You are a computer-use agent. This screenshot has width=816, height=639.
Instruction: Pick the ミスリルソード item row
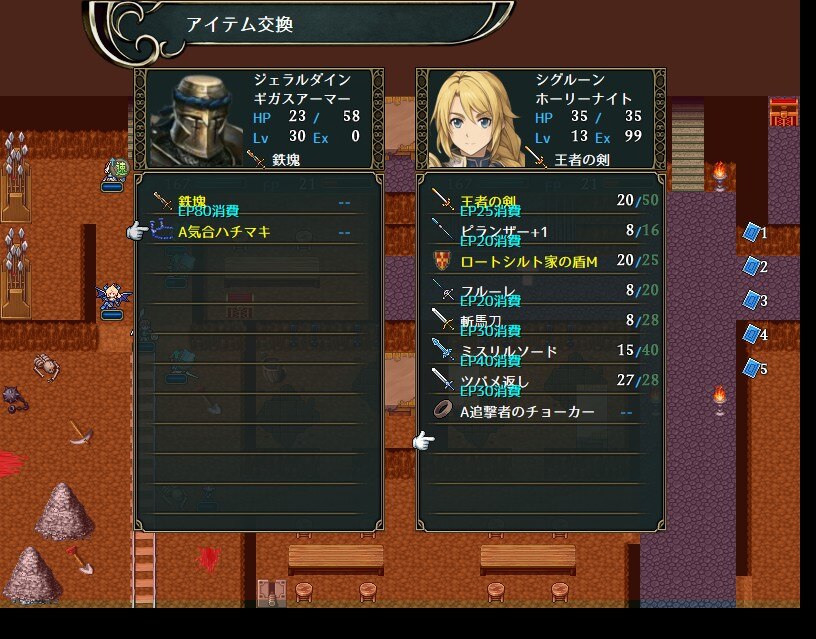540,351
